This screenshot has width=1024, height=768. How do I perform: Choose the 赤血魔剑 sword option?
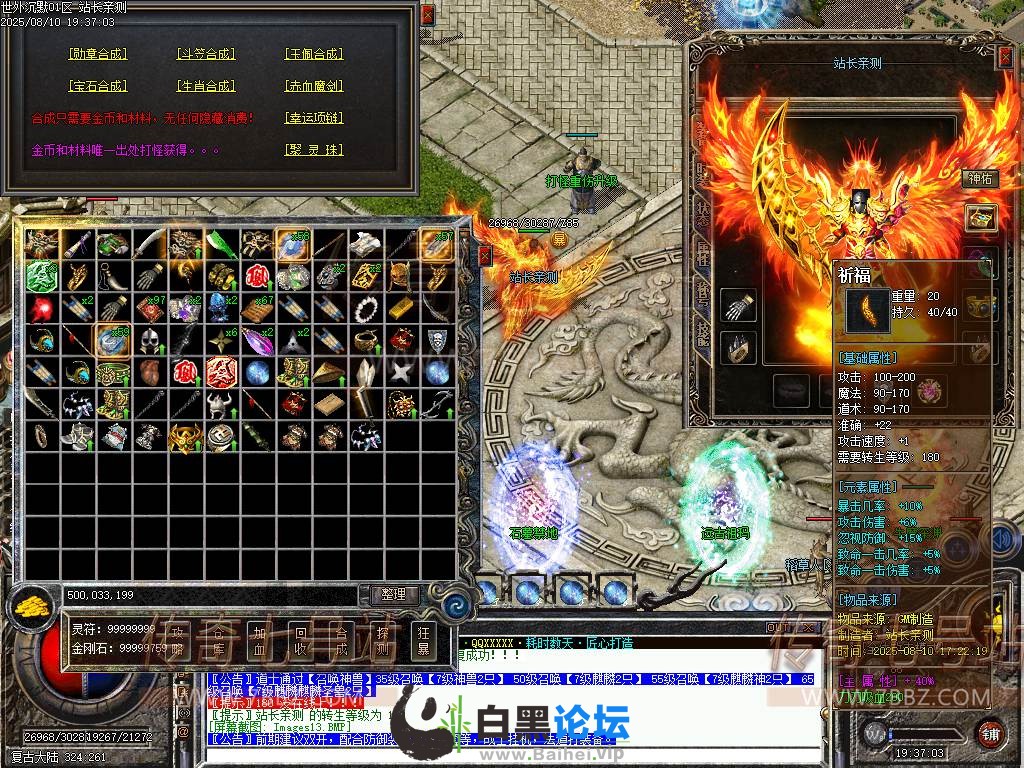coord(313,86)
